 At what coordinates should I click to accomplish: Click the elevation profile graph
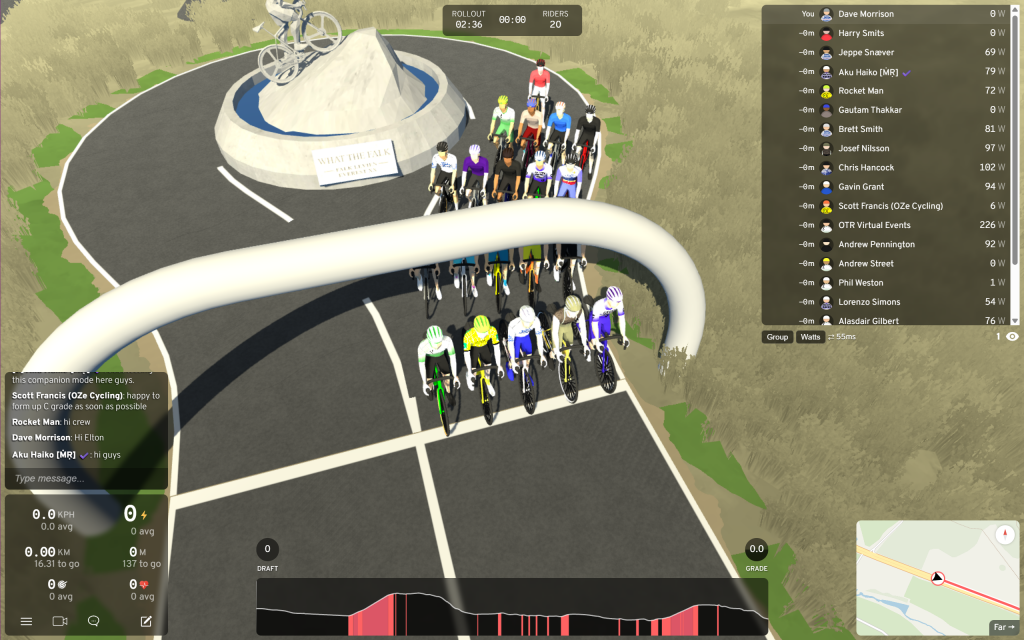pyautogui.click(x=512, y=607)
